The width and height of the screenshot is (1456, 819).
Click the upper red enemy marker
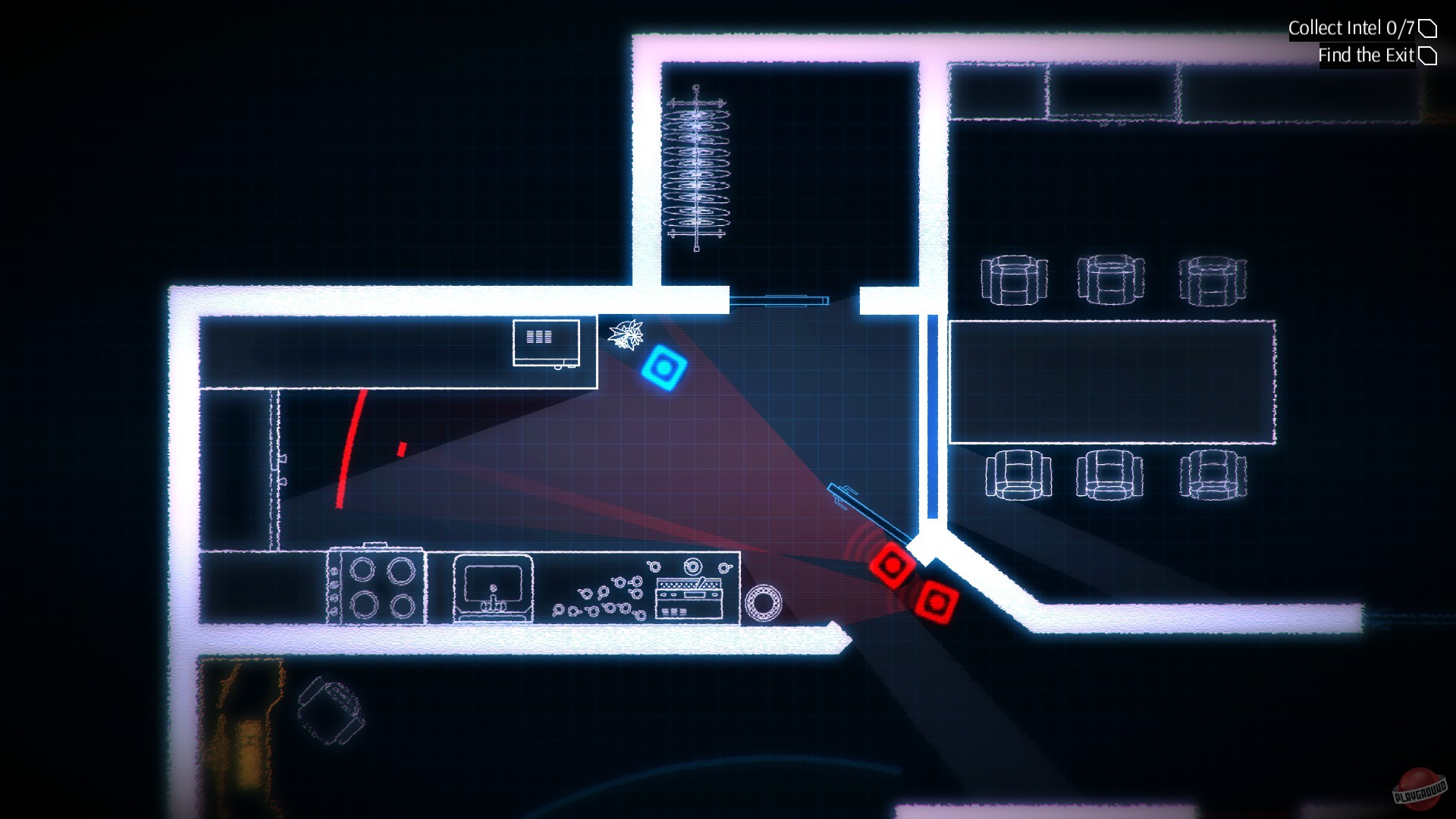tap(893, 566)
